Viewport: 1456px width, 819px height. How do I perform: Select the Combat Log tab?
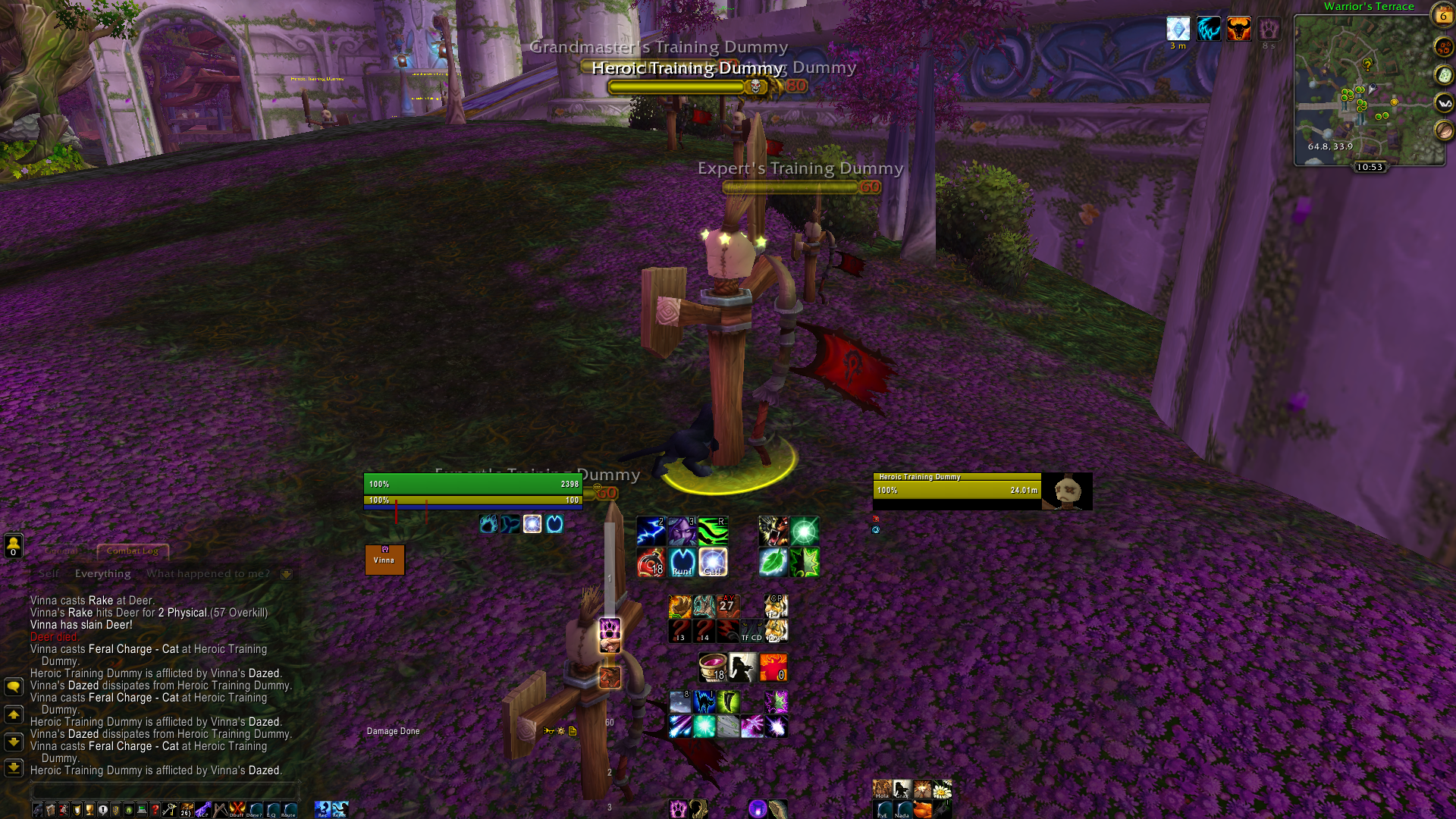[133, 551]
